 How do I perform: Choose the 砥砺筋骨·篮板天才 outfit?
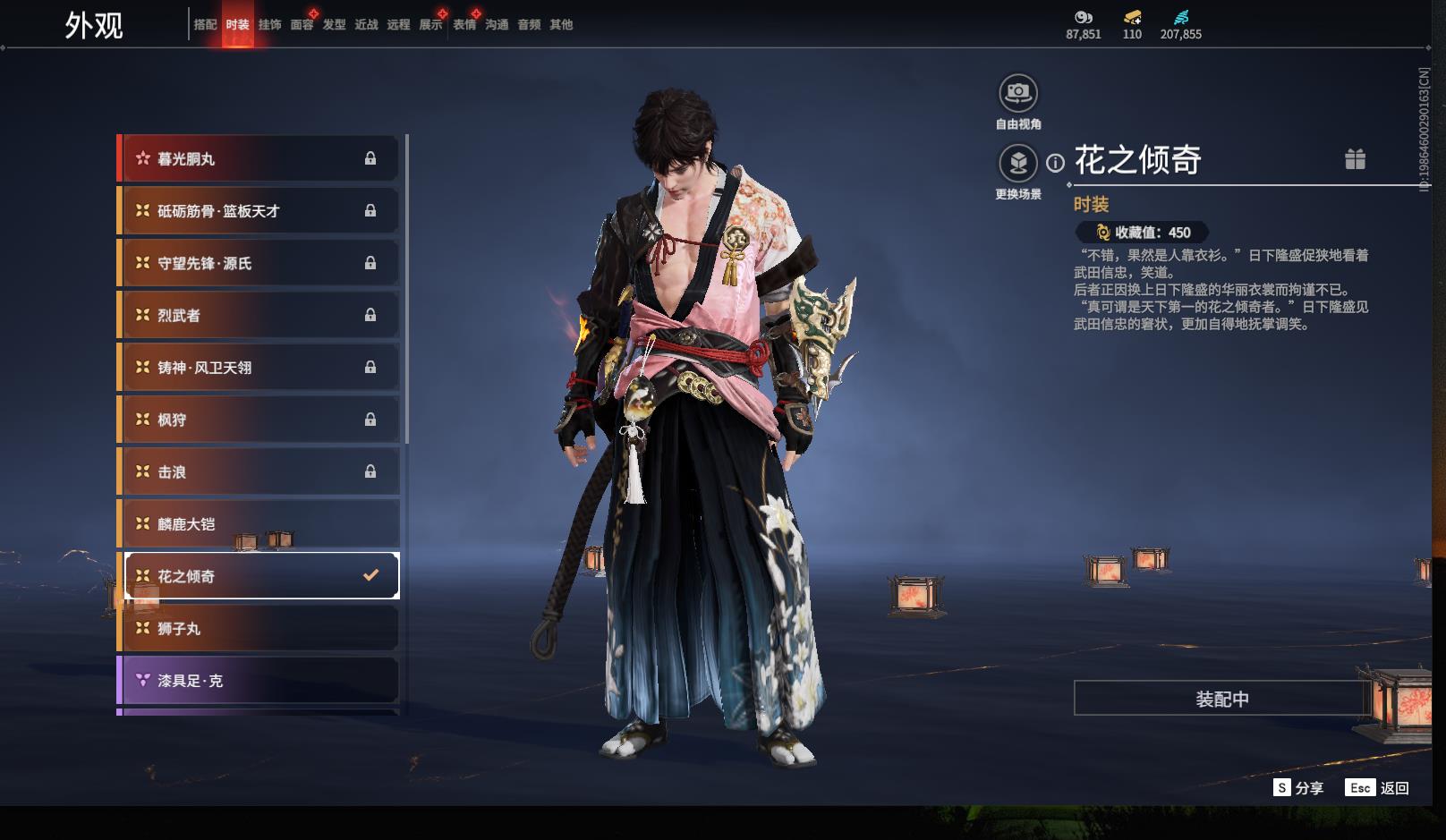click(x=259, y=211)
